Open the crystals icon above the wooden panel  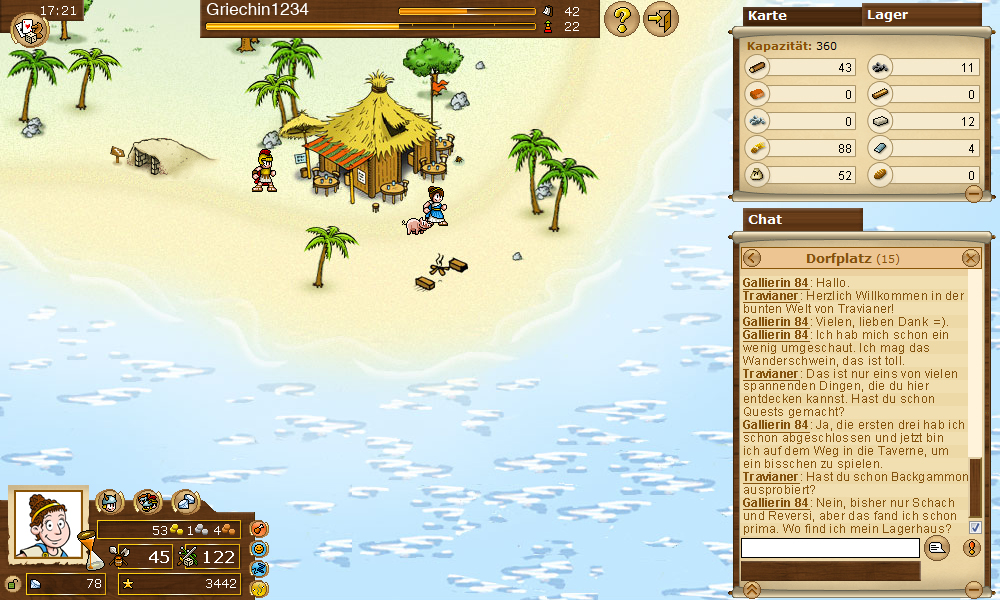point(185,501)
